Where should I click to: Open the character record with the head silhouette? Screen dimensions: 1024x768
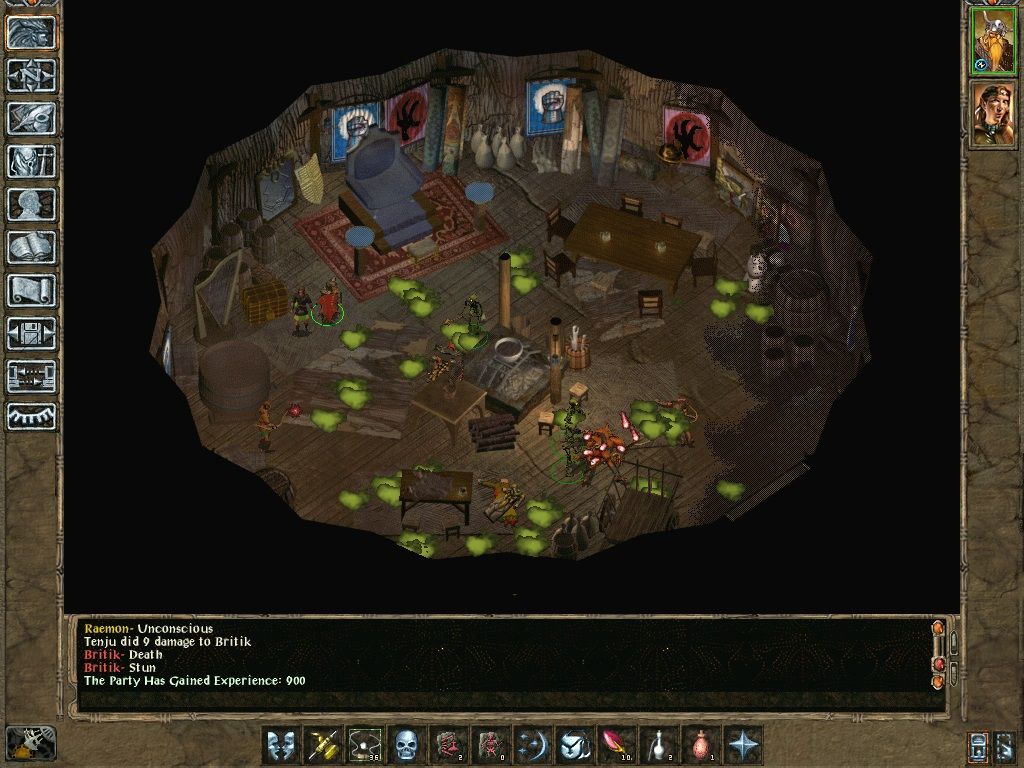point(31,204)
